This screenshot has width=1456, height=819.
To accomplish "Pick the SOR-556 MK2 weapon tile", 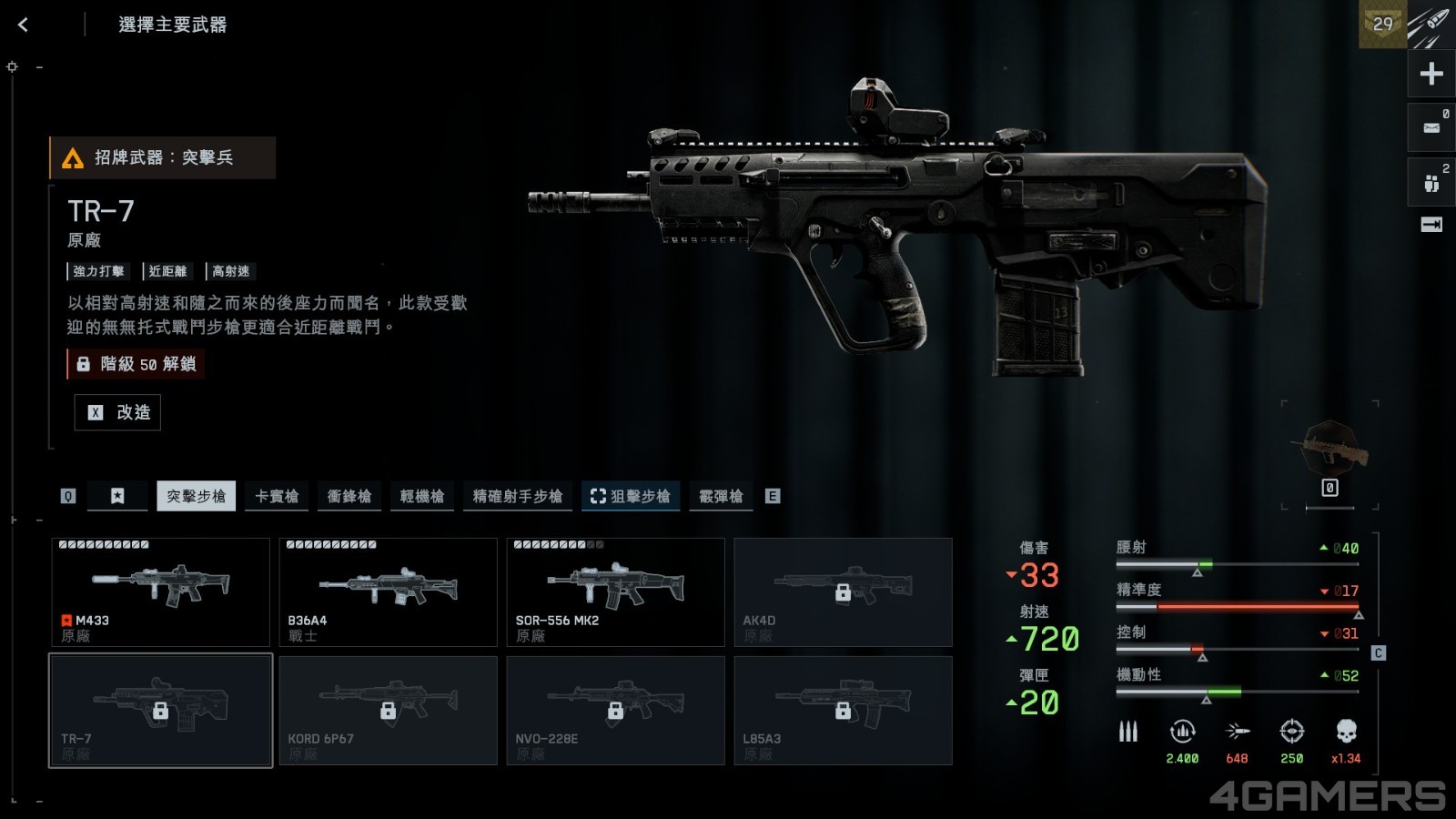I will pos(615,591).
